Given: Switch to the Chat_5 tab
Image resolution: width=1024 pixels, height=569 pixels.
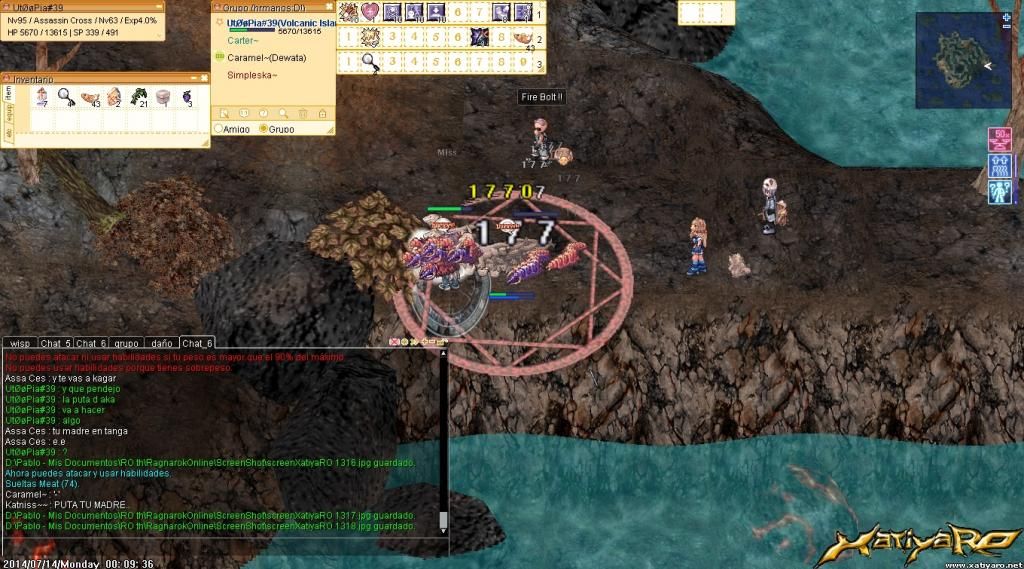Looking at the screenshot, I should [x=57, y=343].
